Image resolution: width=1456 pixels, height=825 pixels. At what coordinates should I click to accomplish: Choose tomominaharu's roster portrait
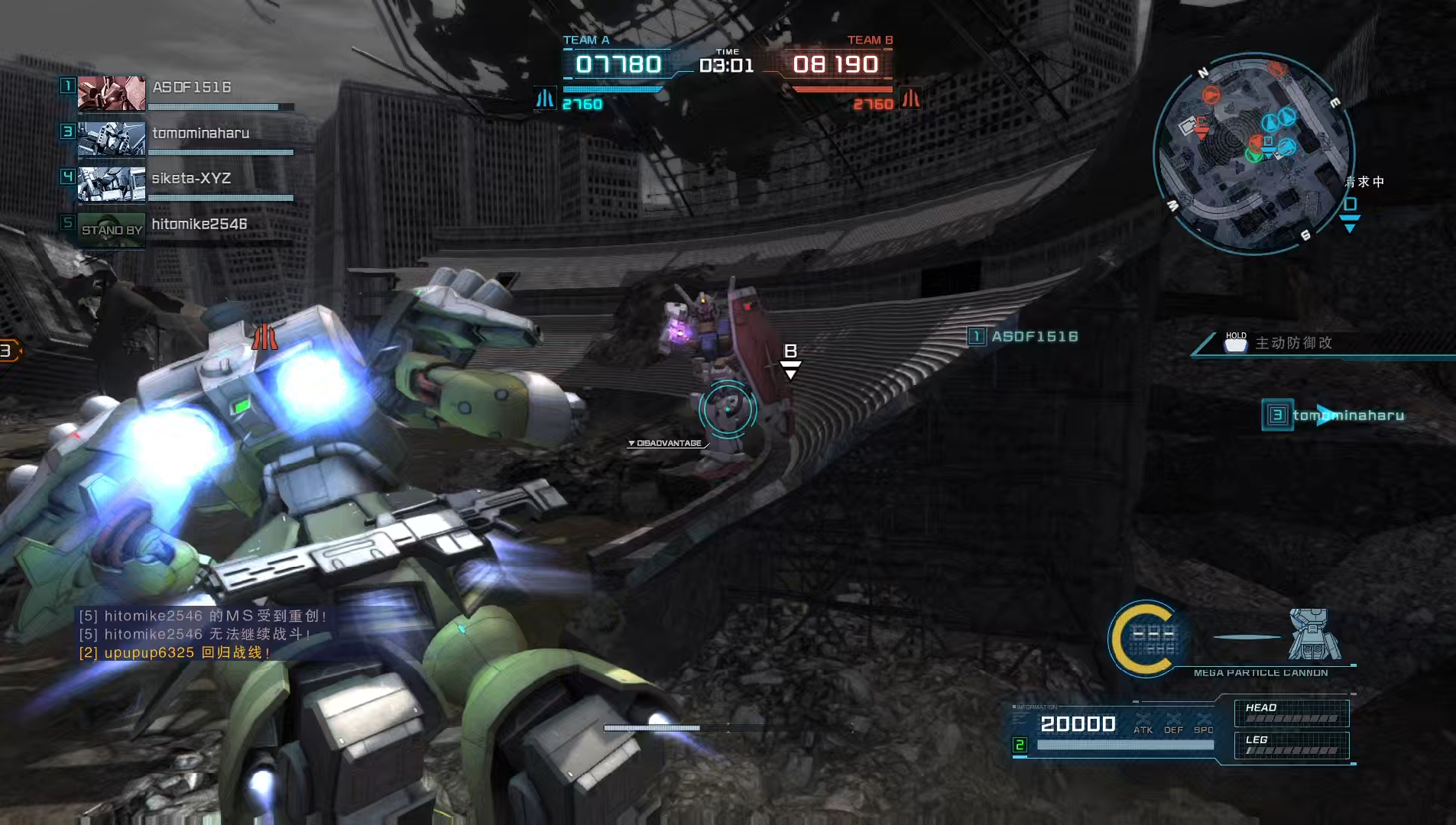[x=112, y=138]
